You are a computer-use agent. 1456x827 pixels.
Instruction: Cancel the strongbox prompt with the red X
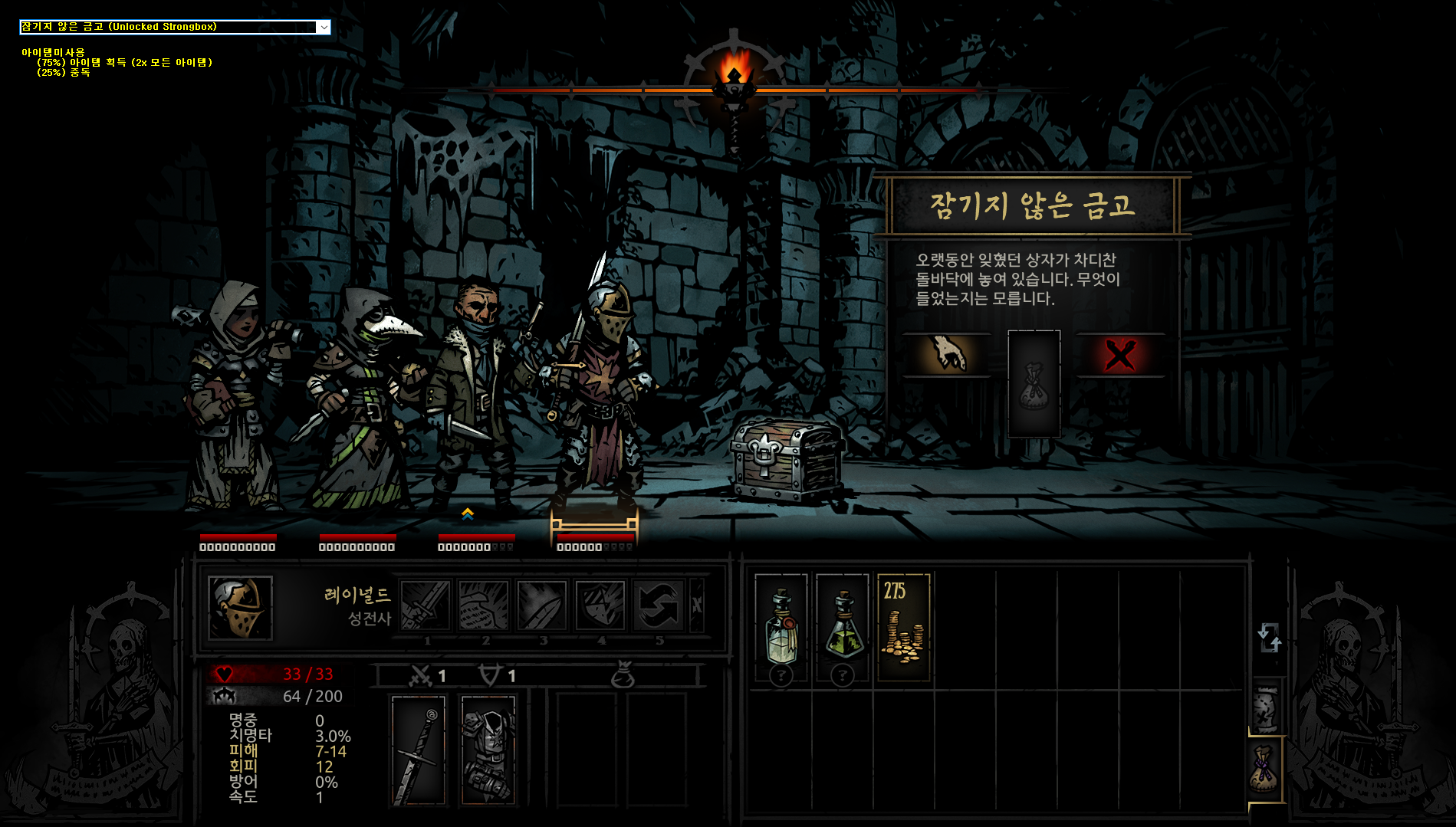tap(1119, 355)
